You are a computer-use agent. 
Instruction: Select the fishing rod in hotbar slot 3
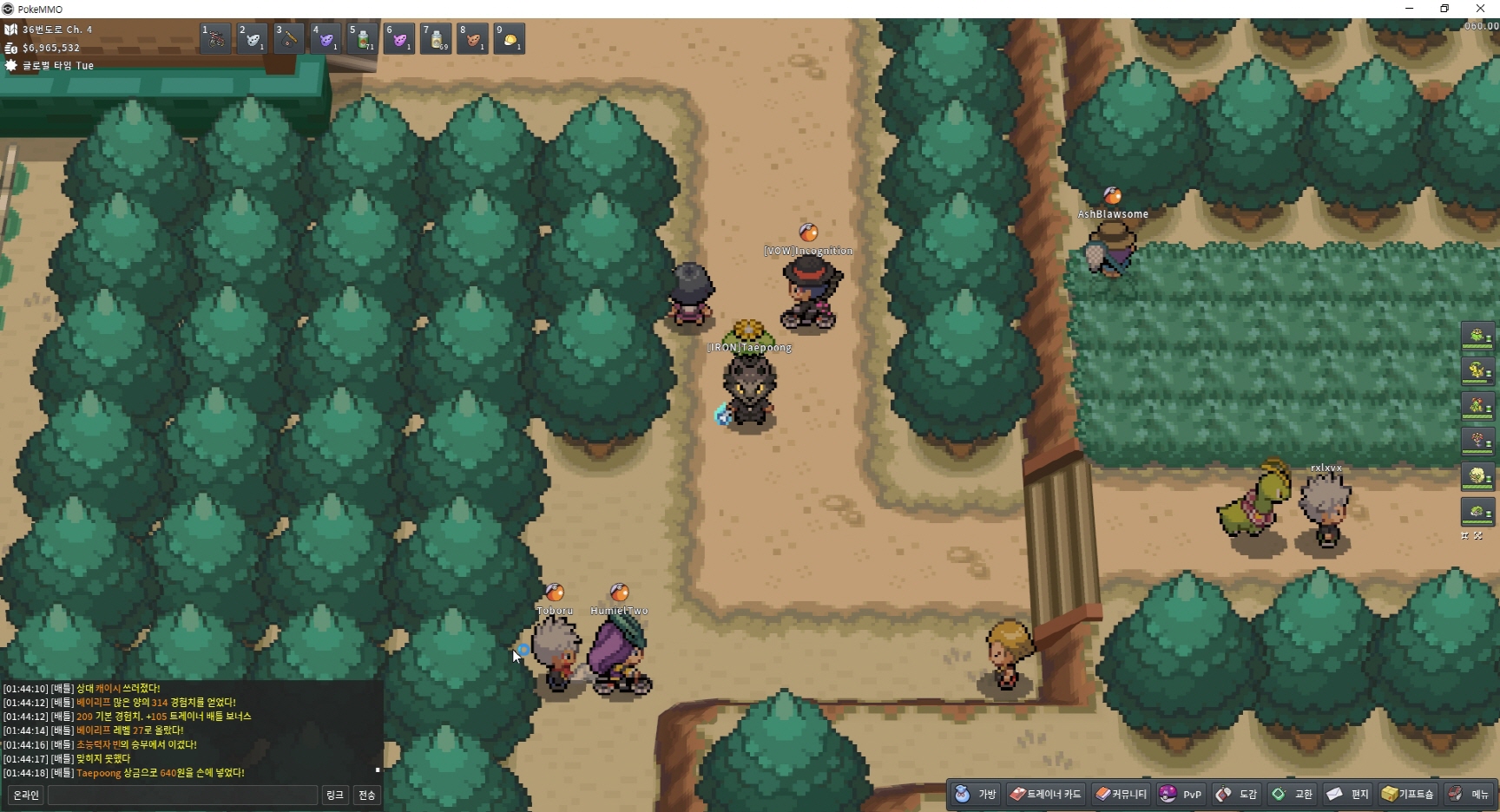point(289,39)
